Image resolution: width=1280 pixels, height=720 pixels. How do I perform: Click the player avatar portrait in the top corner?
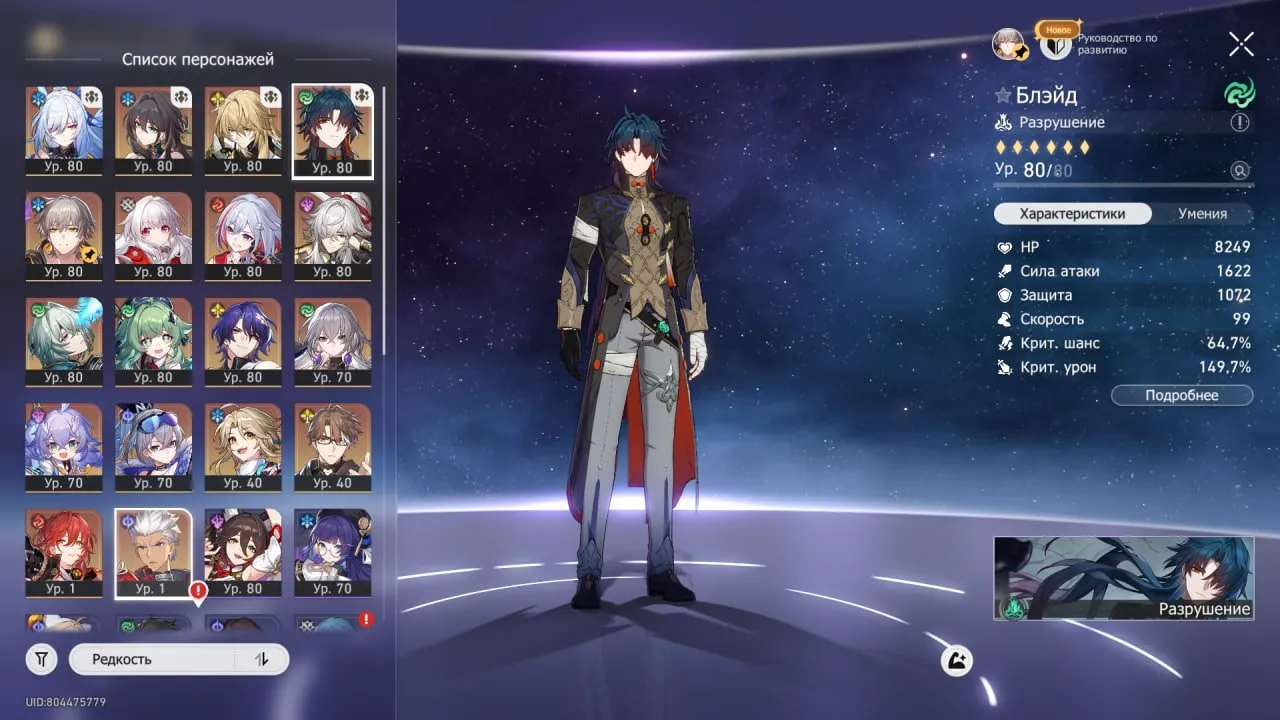click(1009, 45)
